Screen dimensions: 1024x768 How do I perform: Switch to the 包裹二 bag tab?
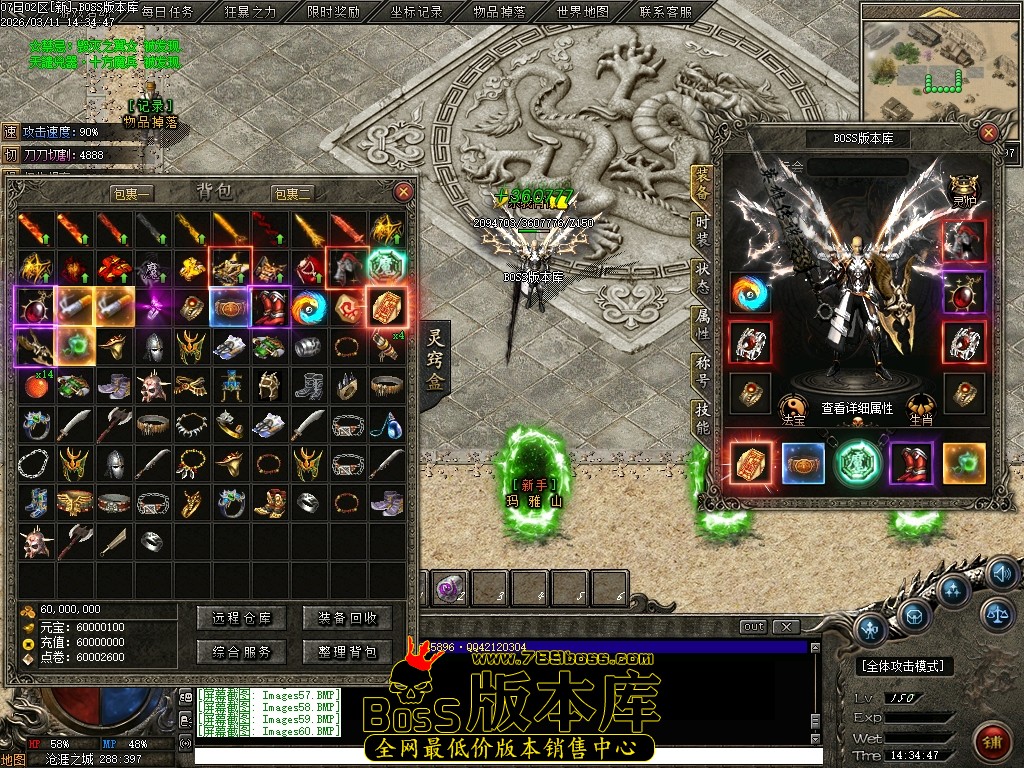(292, 193)
